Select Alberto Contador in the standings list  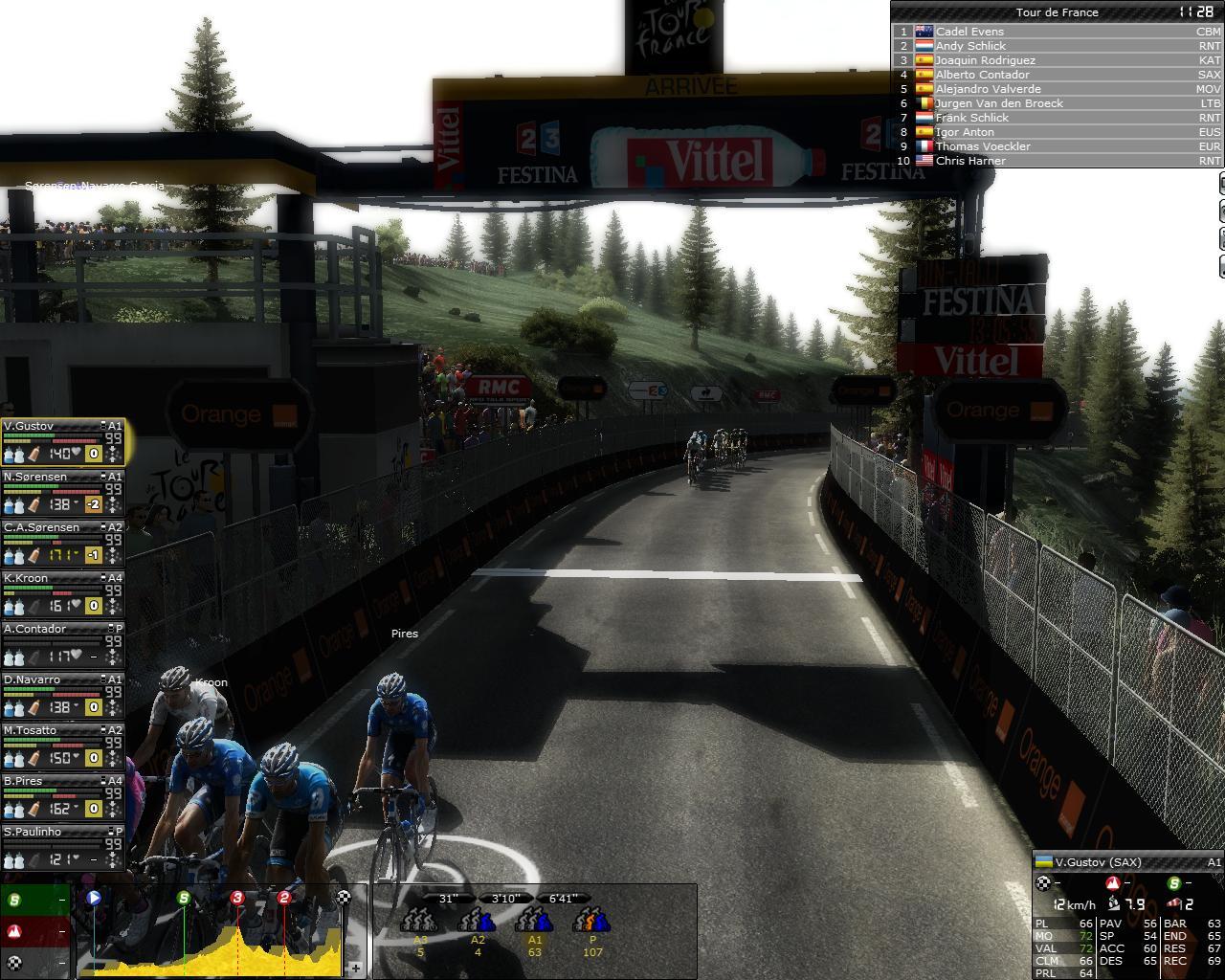(x=982, y=75)
